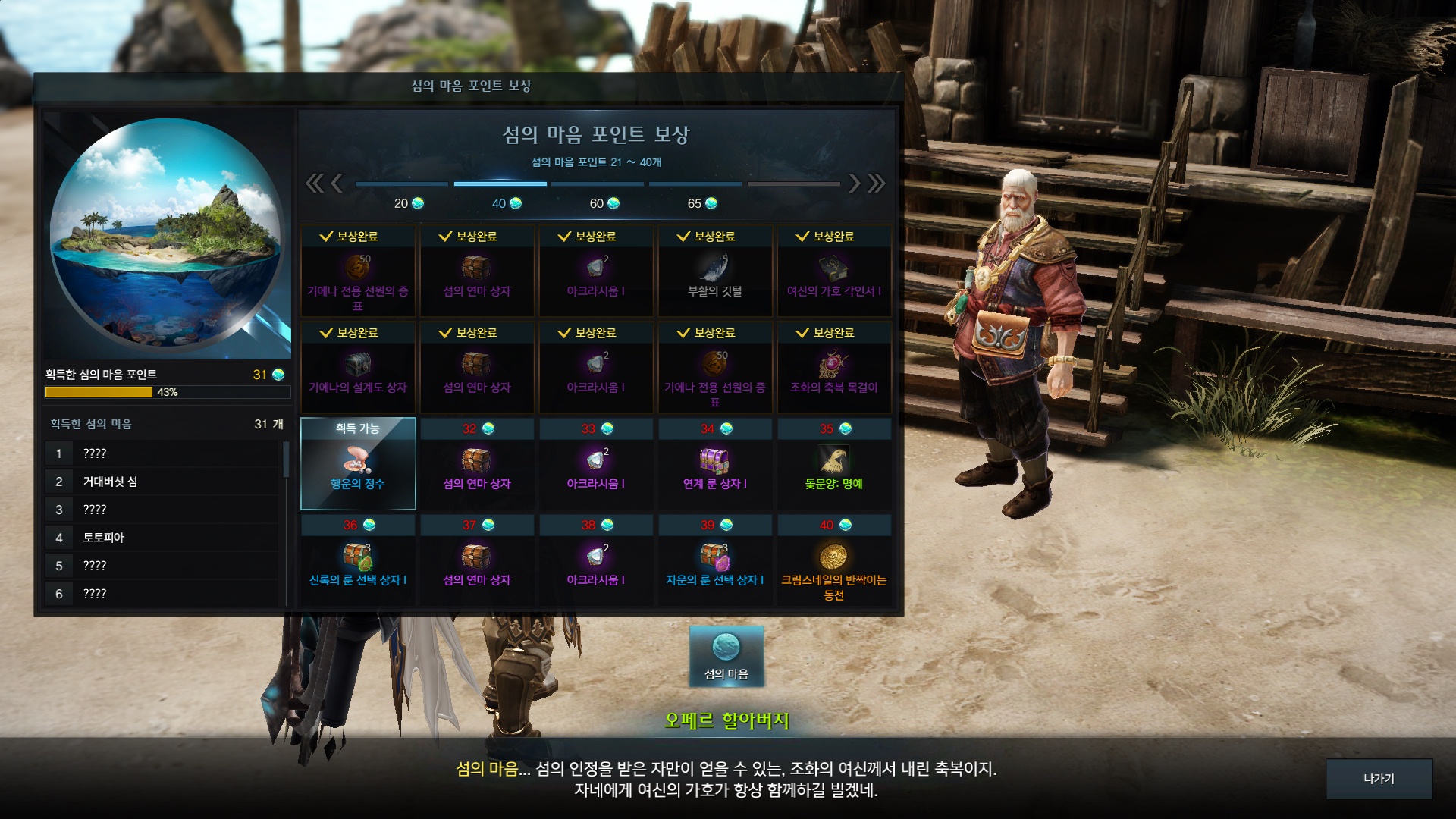
Task: Jump to the last reward page
Action: coord(877,183)
